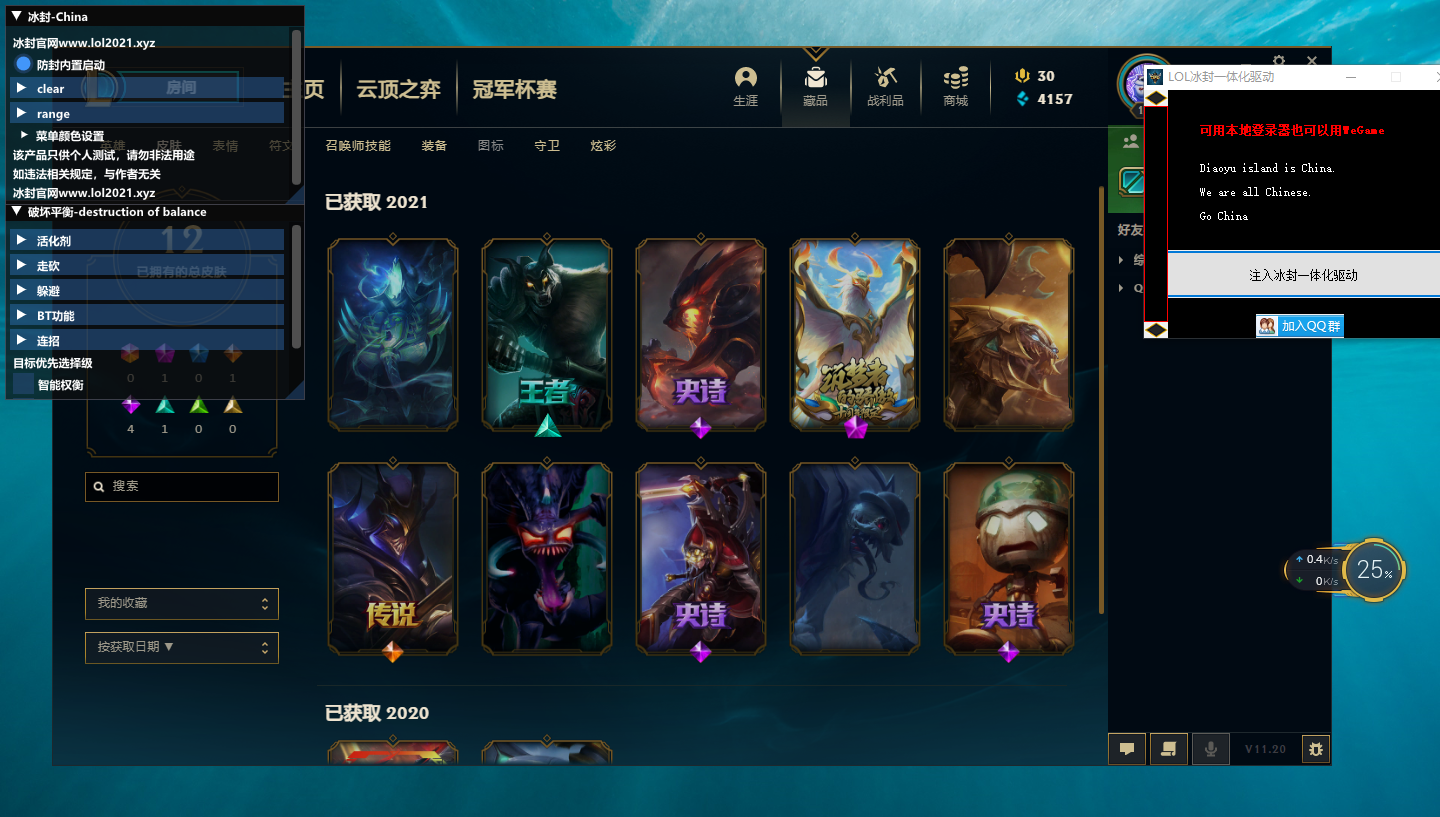Click the patch notes scroll icon

coord(1169,748)
